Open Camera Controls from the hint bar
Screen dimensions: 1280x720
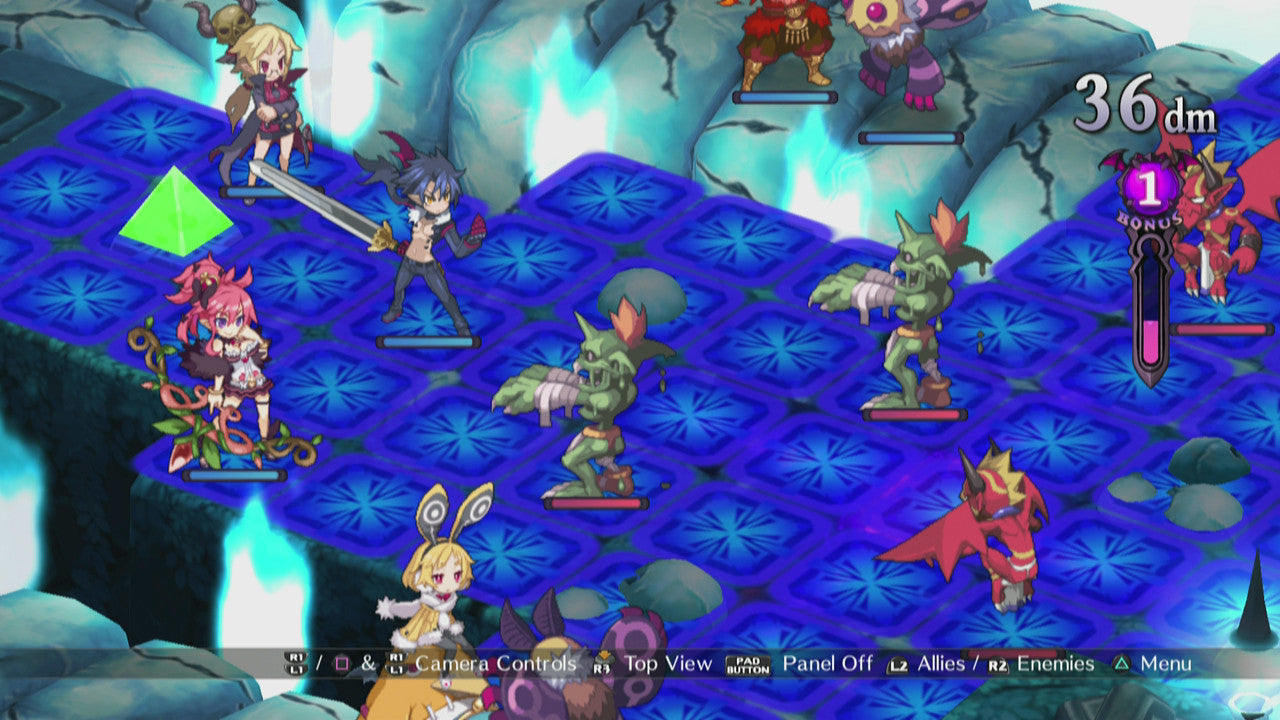495,661
